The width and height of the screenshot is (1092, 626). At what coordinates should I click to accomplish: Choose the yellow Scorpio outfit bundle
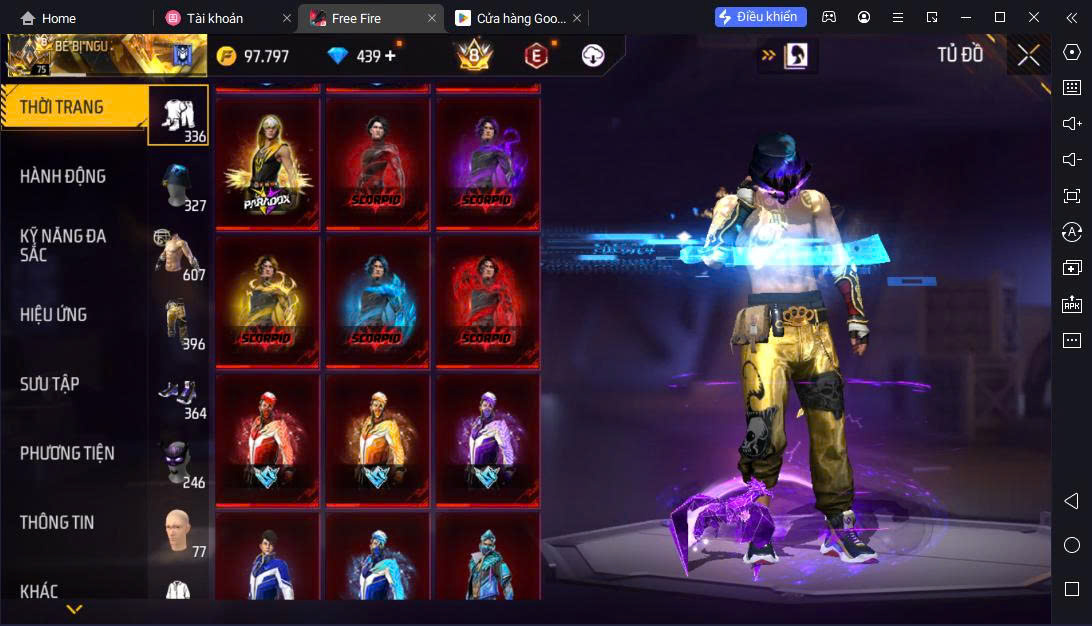pos(267,302)
